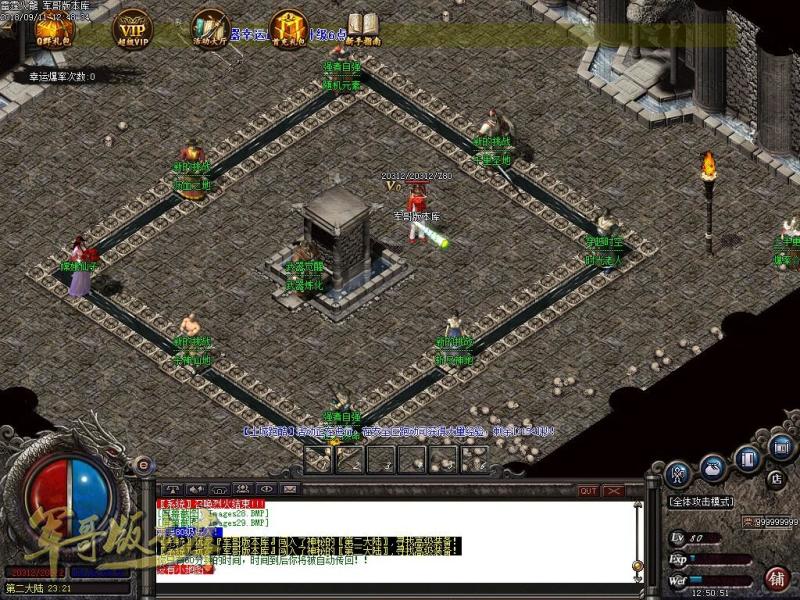This screenshot has height=600, width=800.
Task: Open the skills book icon
Action: pyautogui.click(x=747, y=459)
